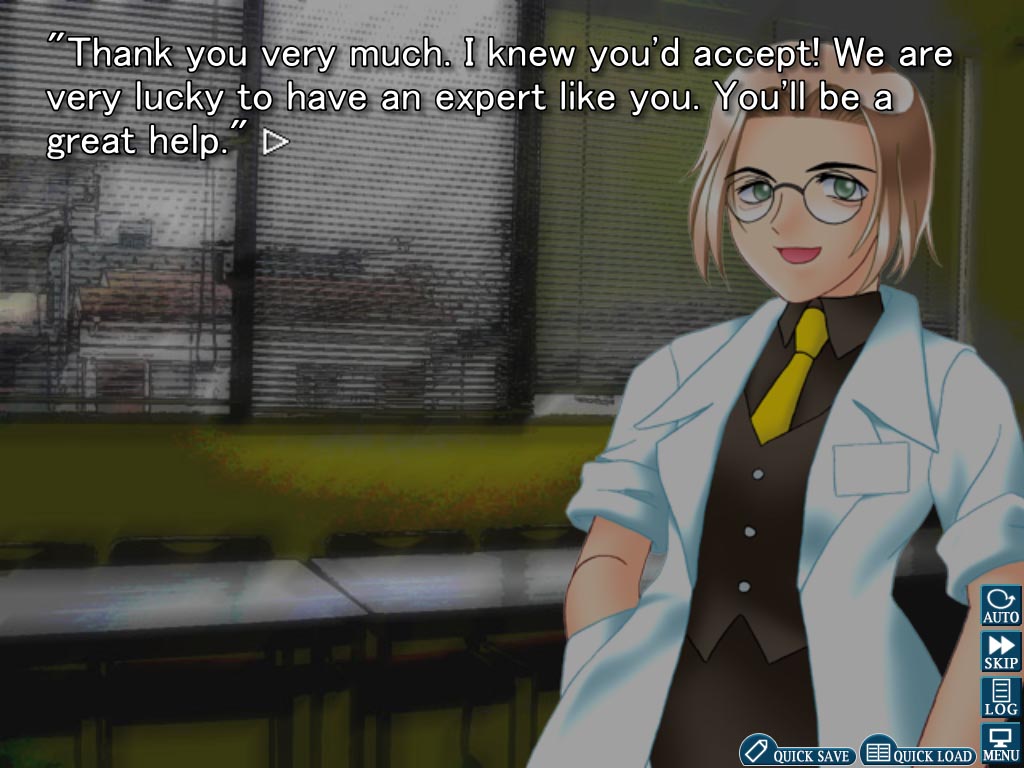Open the dialogue Log
This screenshot has width=1024, height=768.
tap(1000, 697)
